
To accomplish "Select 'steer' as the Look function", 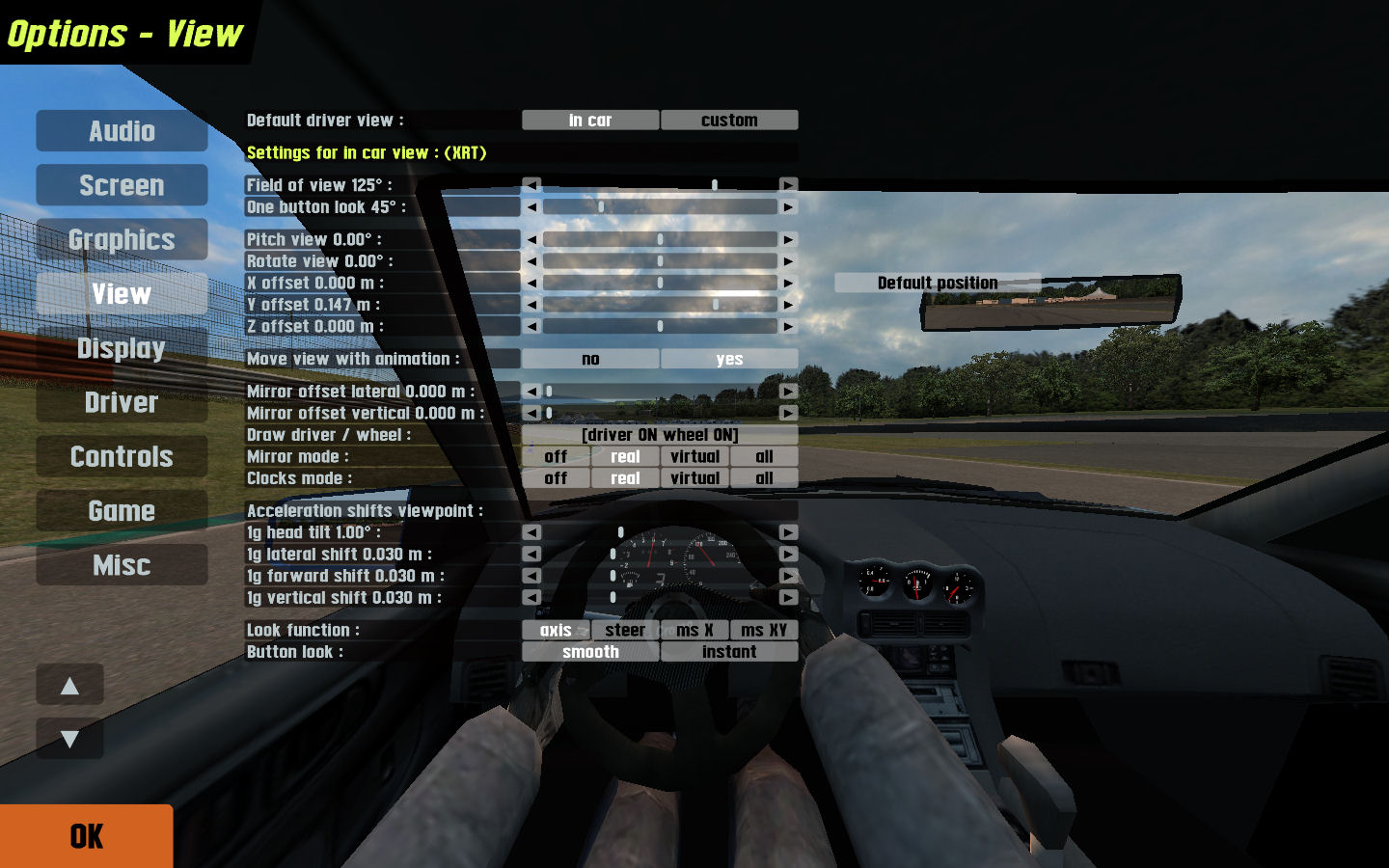I will coord(625,630).
